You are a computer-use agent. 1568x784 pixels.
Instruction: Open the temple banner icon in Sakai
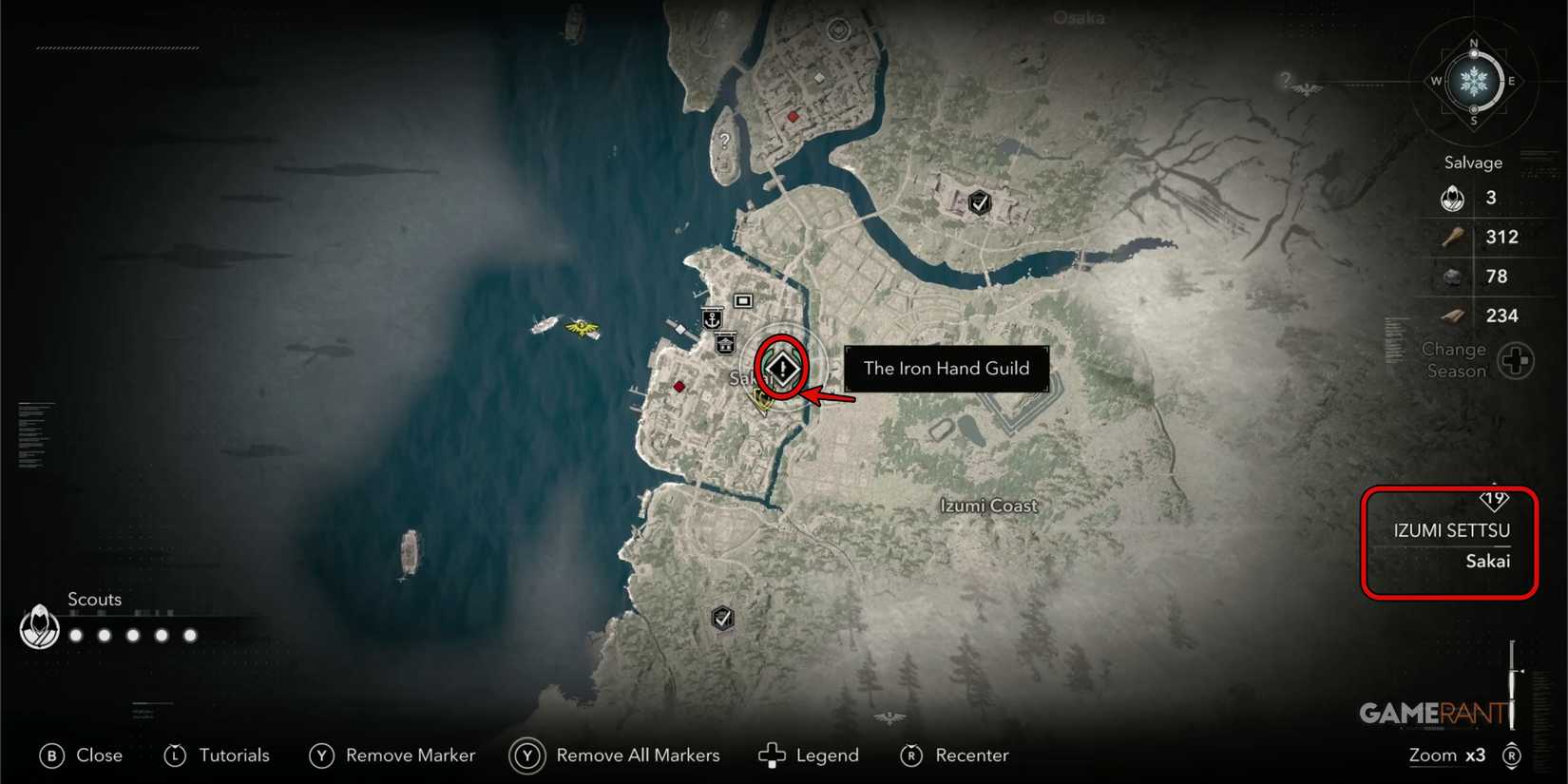(724, 345)
